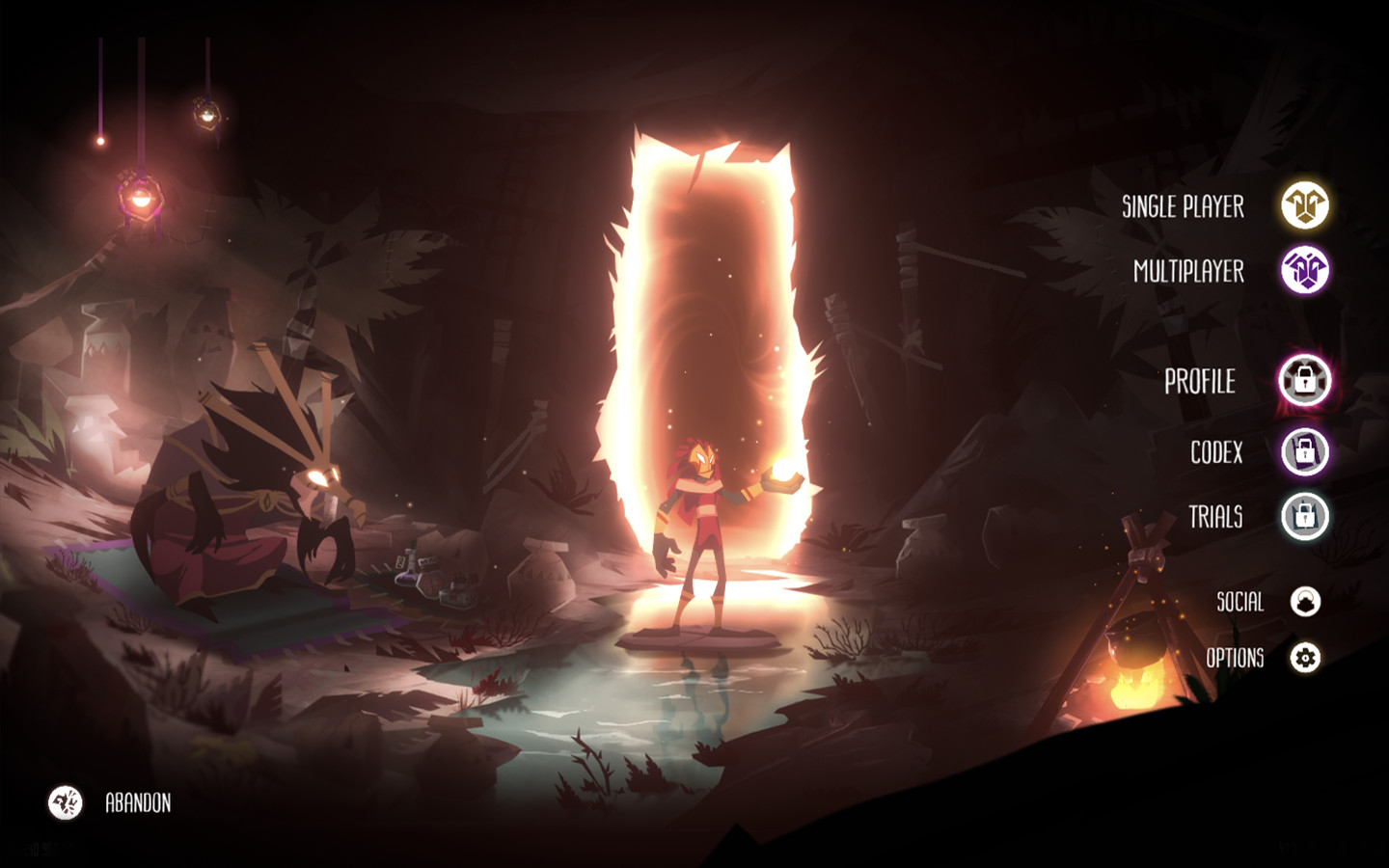Click the lit hanging lantern top left
This screenshot has height=868, width=1389.
click(x=141, y=198)
